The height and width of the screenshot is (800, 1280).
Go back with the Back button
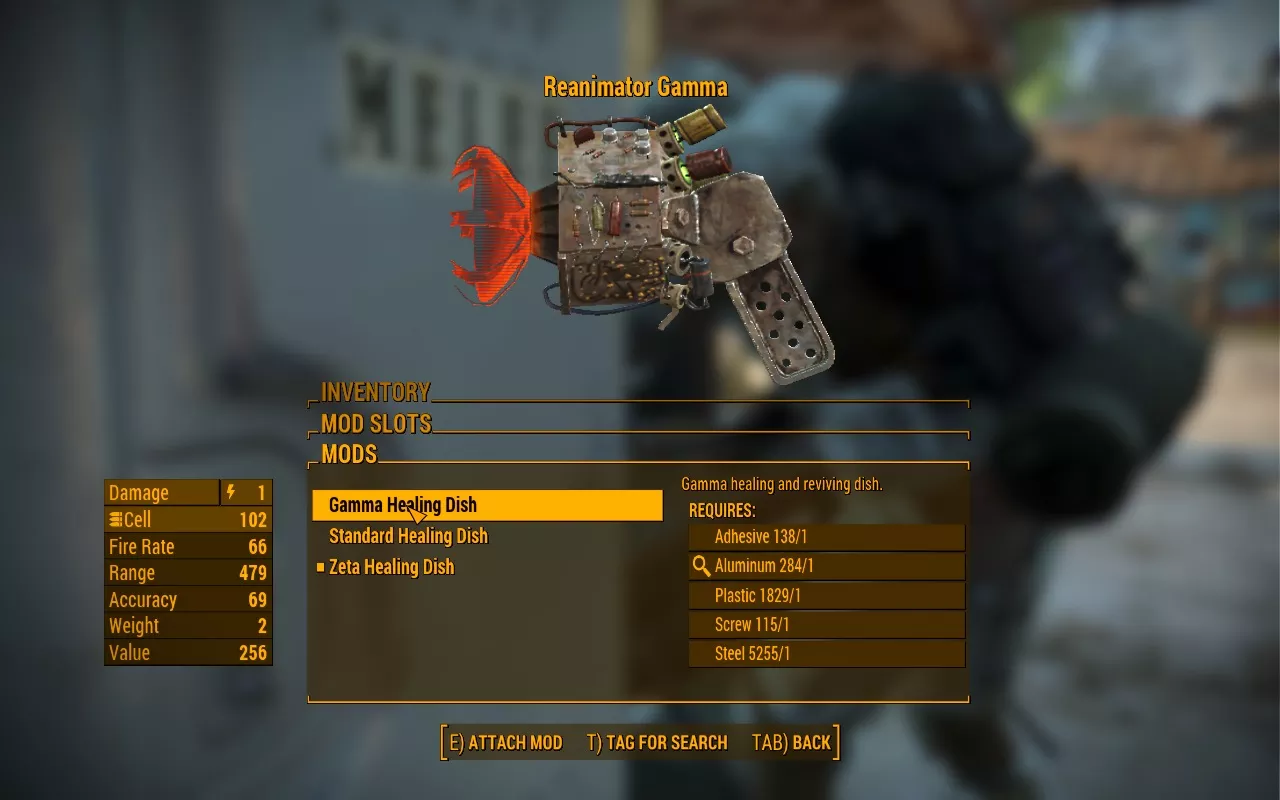(x=791, y=742)
